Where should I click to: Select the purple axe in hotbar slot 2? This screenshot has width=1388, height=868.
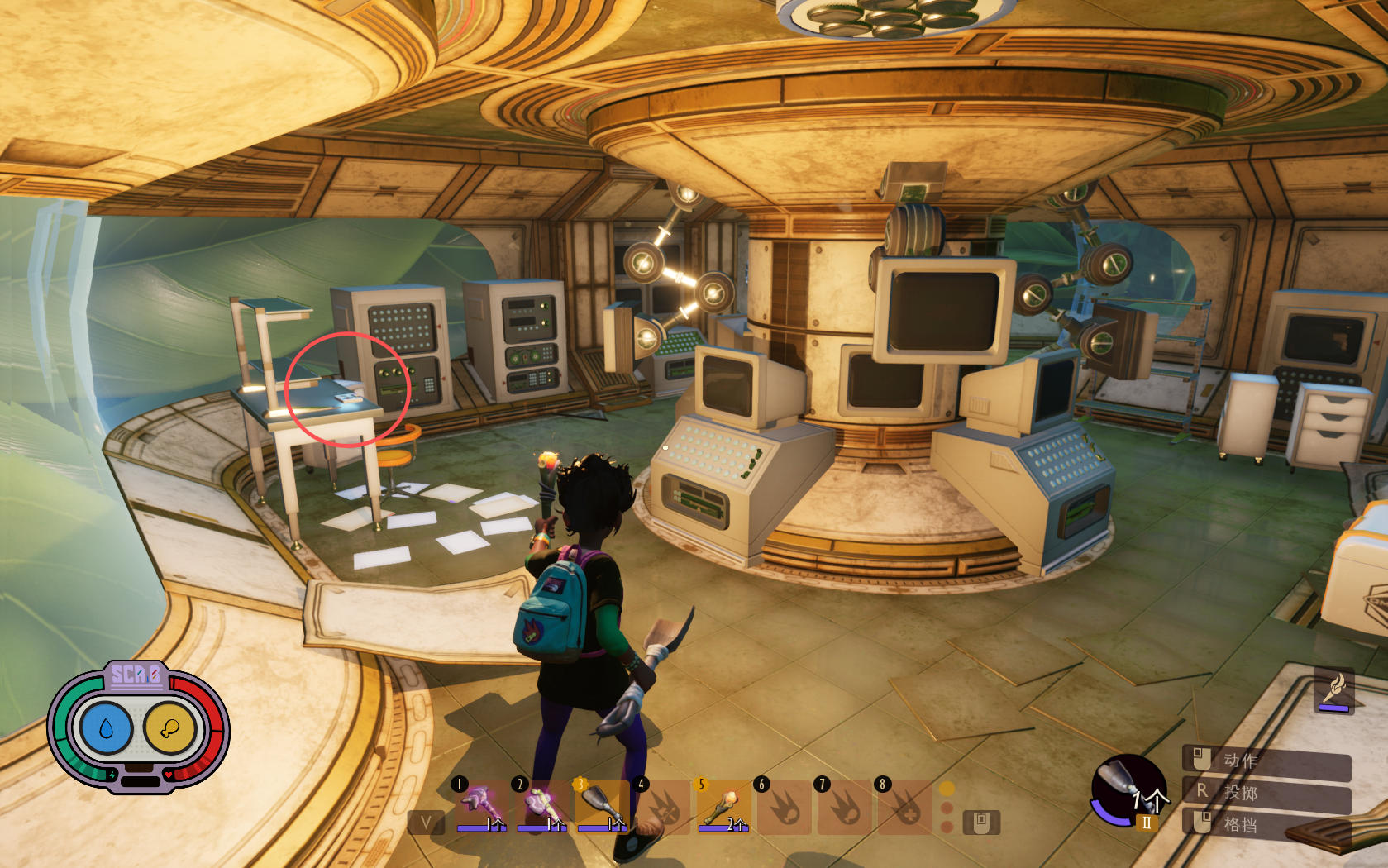541,806
